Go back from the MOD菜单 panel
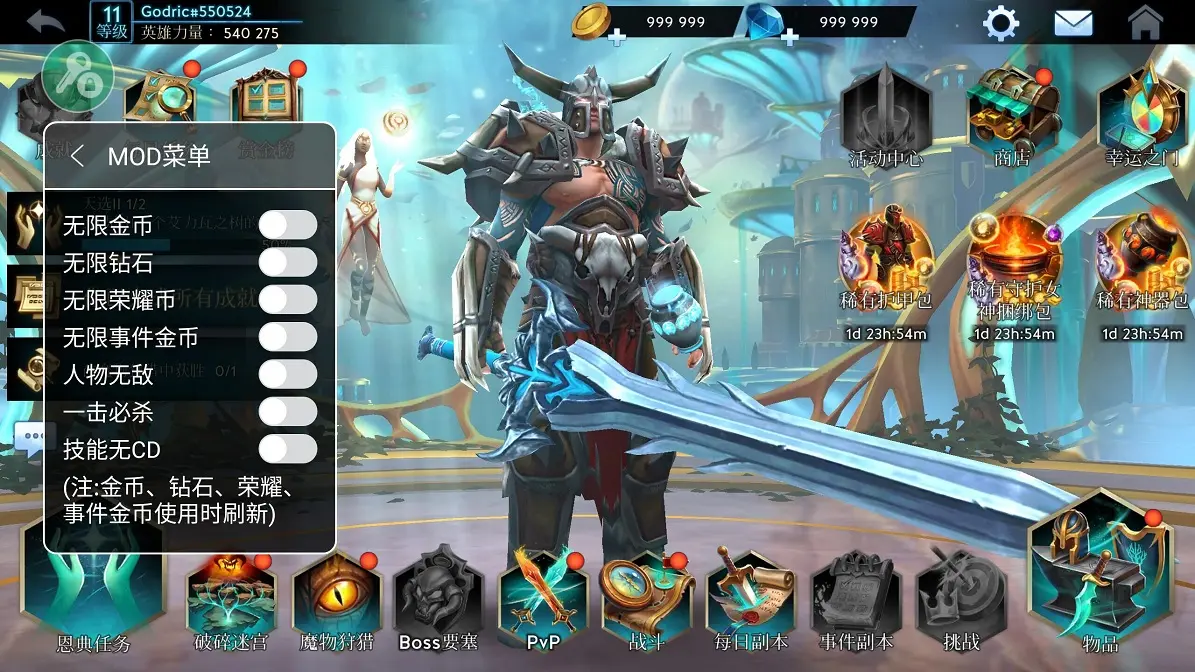Viewport: 1195px width, 672px height. (78, 156)
